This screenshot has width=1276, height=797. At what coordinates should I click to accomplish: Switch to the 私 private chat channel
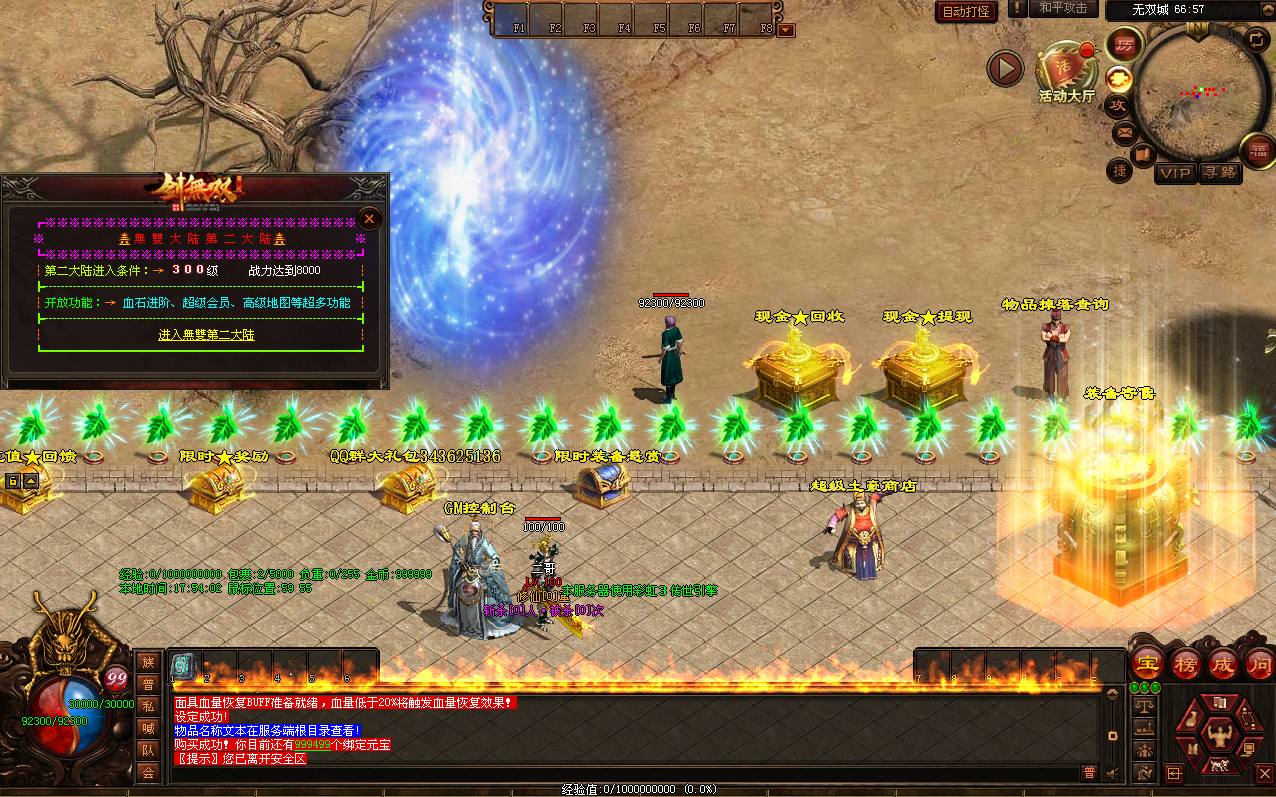[148, 706]
